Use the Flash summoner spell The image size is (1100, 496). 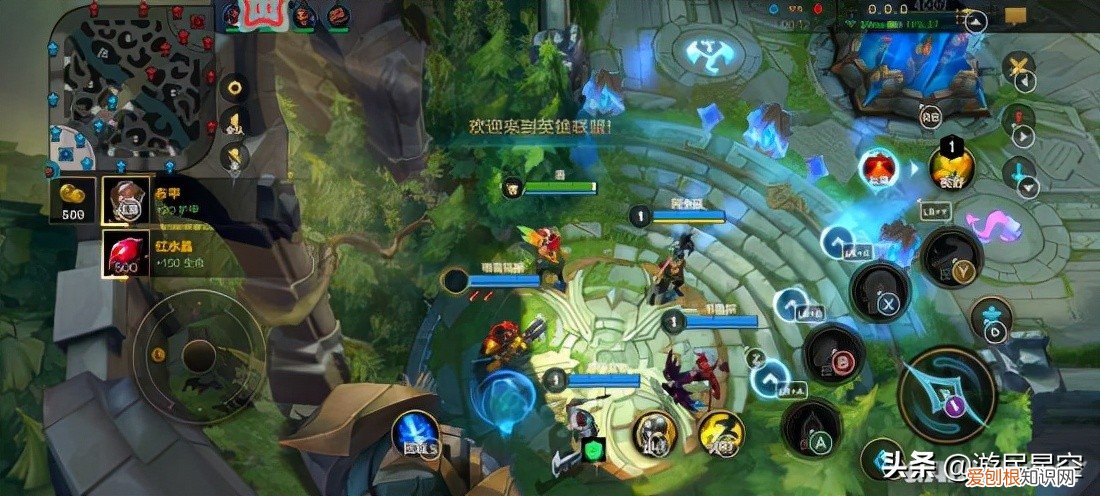721,434
